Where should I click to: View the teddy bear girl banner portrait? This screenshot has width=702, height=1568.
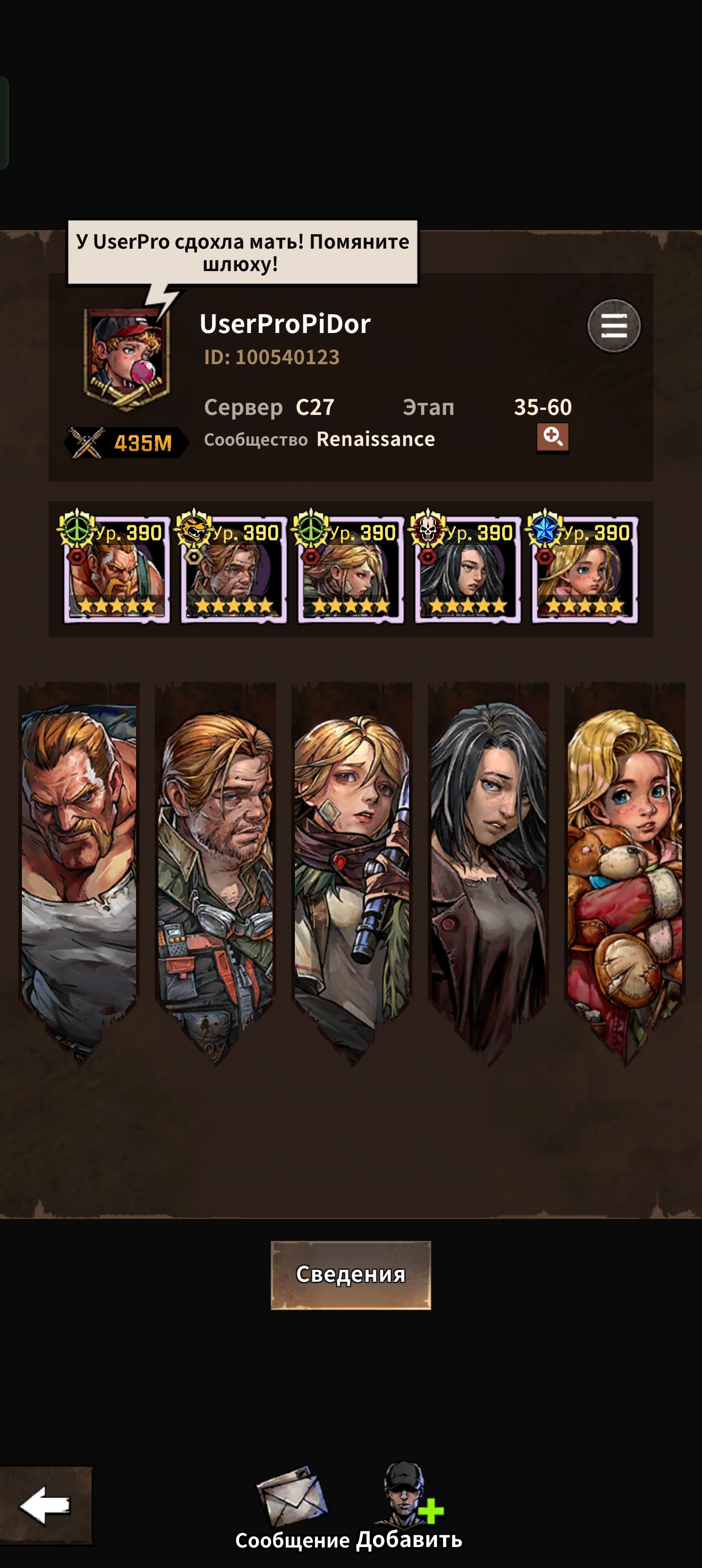(x=624, y=864)
